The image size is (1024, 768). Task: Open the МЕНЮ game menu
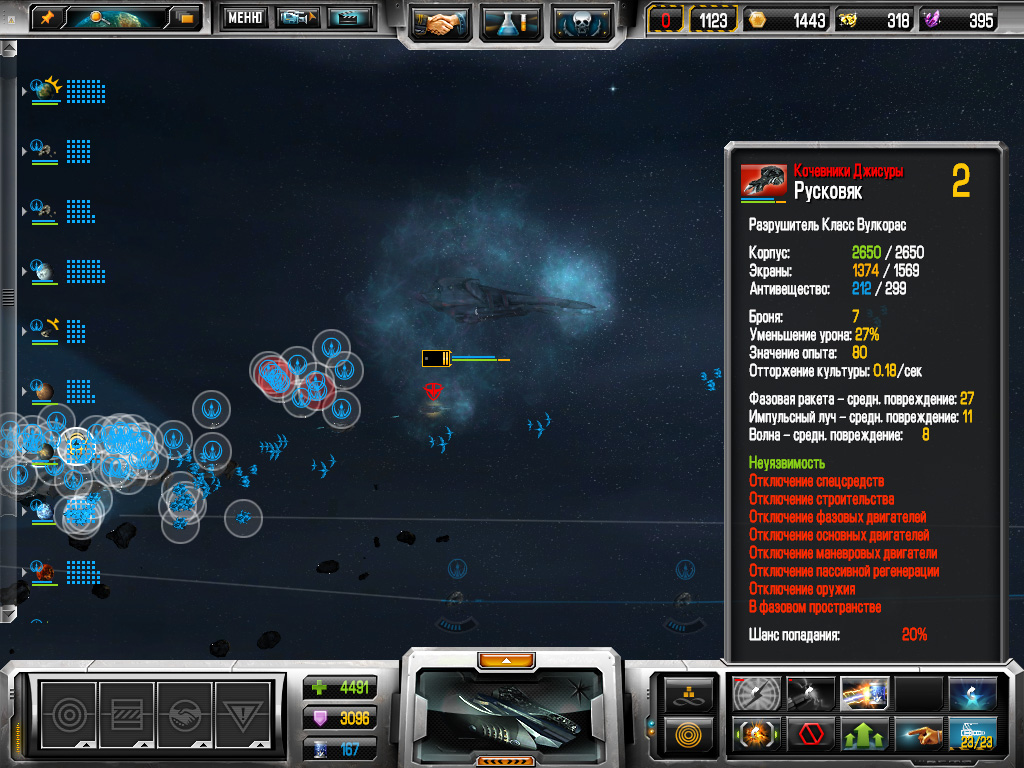point(244,17)
